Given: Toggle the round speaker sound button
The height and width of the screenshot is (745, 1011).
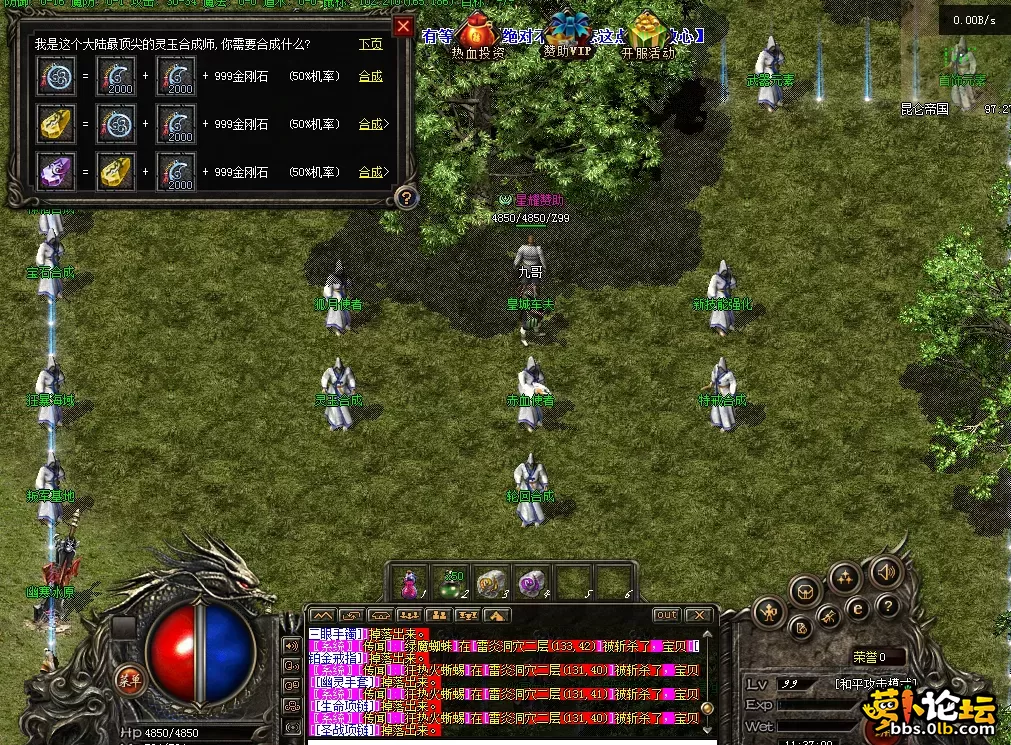Looking at the screenshot, I should (x=884, y=572).
